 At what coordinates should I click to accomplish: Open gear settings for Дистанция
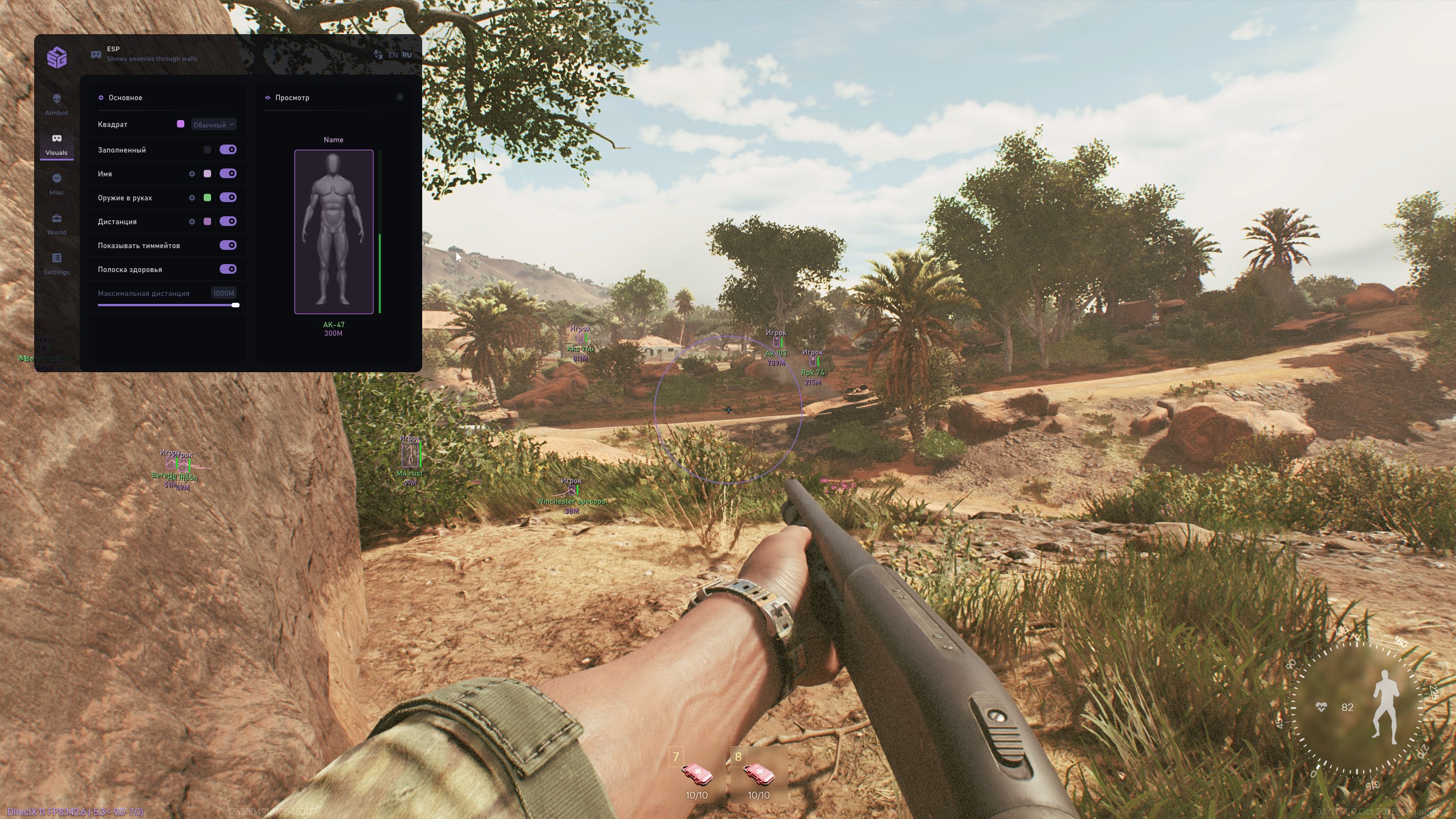[192, 221]
